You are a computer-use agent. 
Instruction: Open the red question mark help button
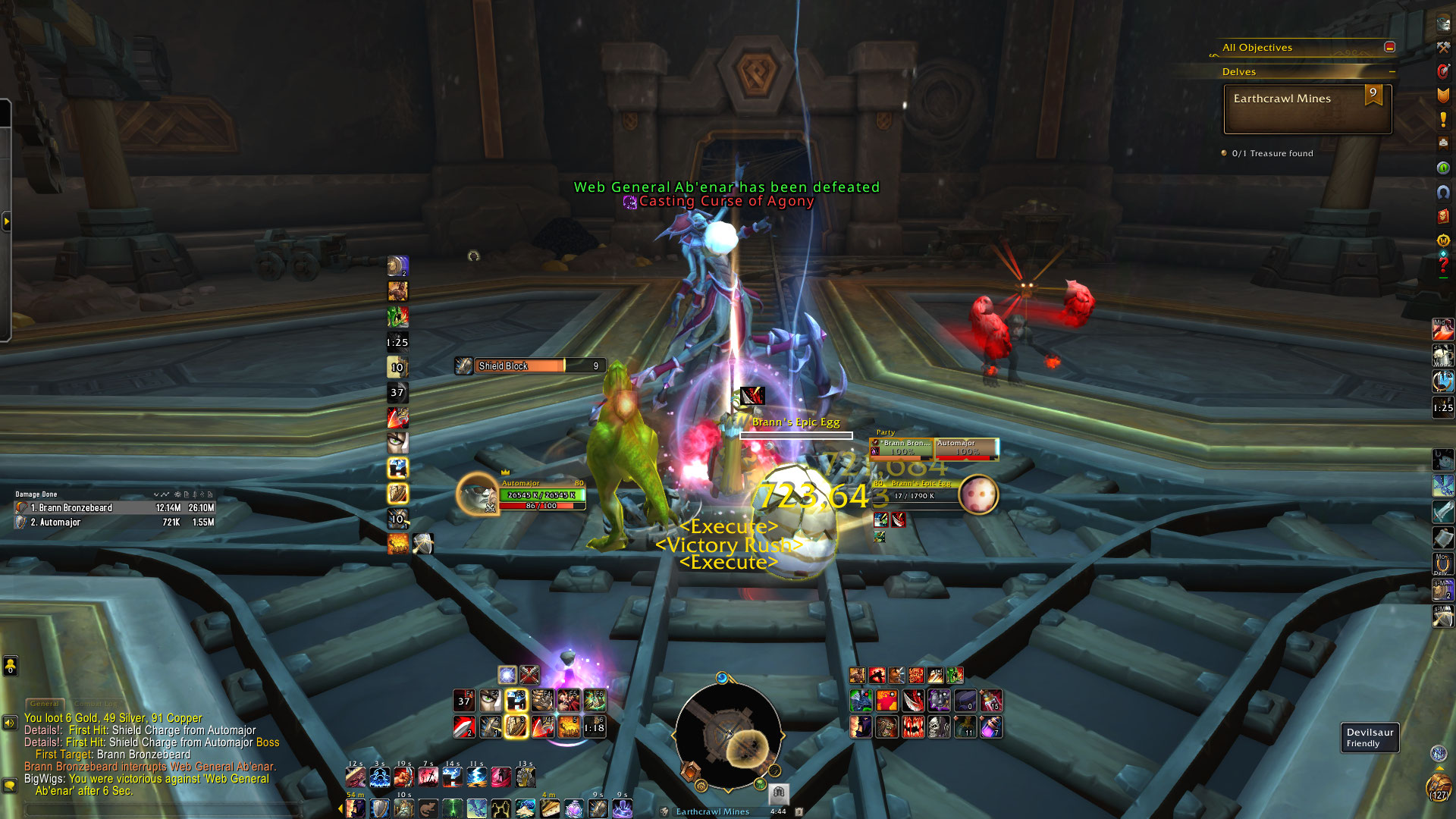click(1443, 265)
